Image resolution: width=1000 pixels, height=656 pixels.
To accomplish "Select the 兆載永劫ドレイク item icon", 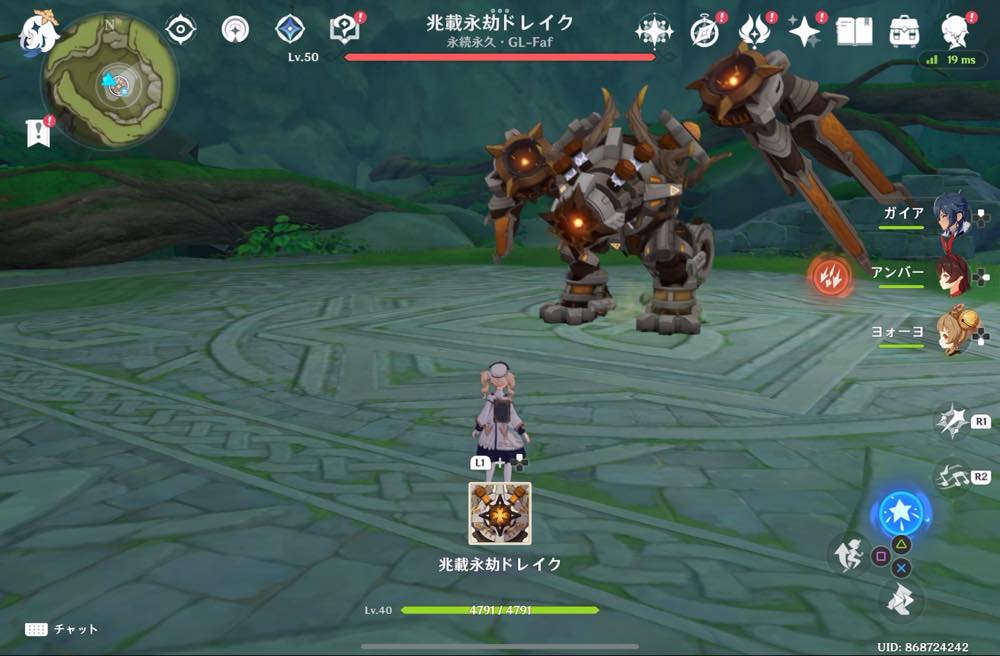I will [x=499, y=514].
